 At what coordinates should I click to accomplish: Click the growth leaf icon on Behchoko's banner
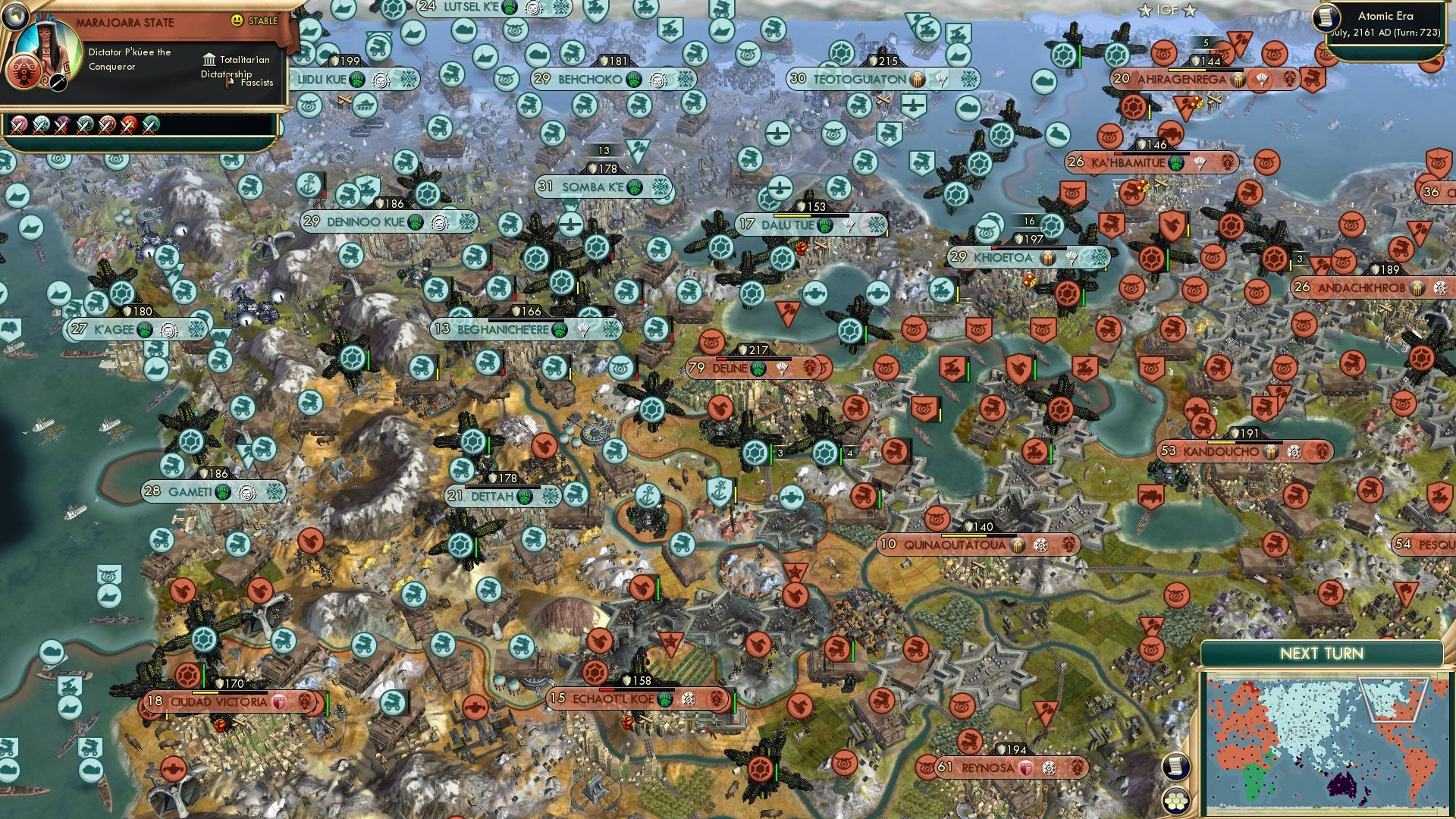(x=633, y=79)
